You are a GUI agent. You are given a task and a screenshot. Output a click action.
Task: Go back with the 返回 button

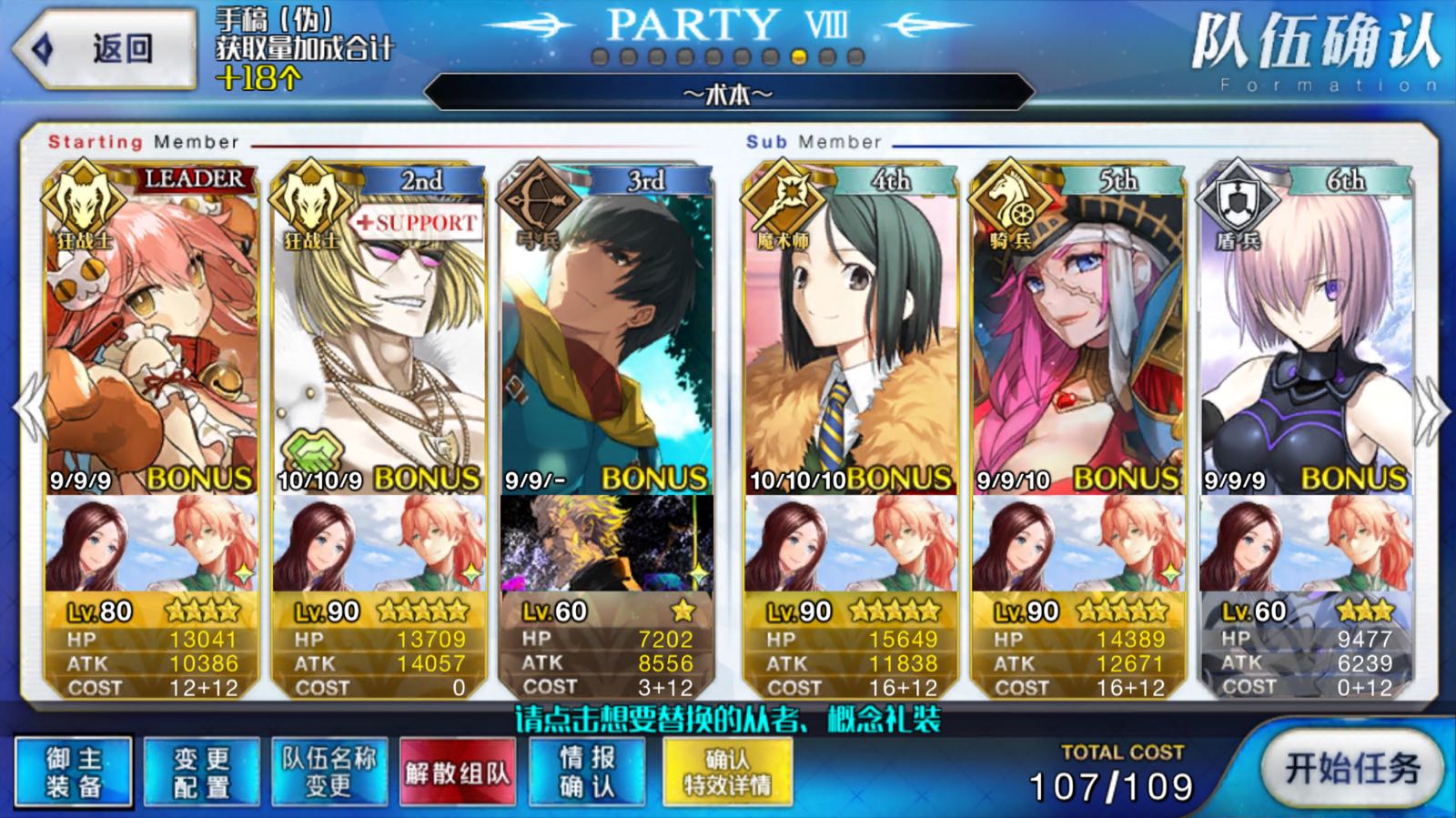click(105, 49)
